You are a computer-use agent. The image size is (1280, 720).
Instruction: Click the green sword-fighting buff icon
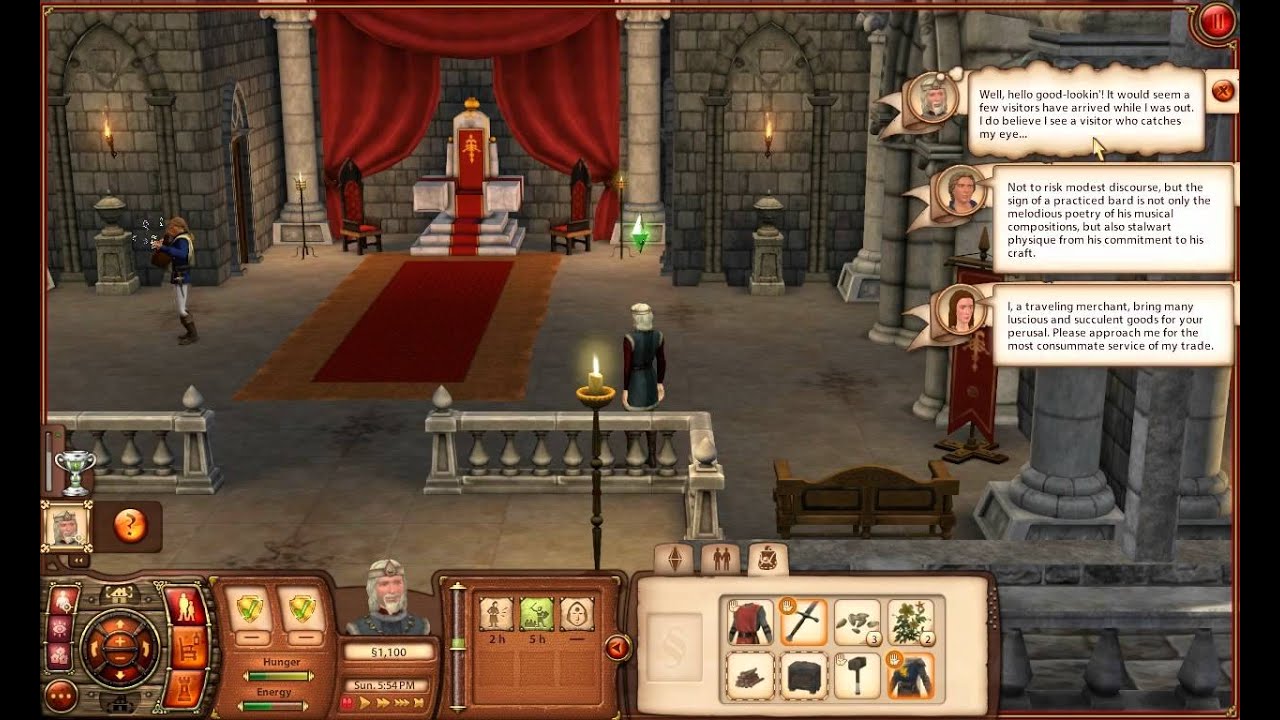tap(536, 612)
